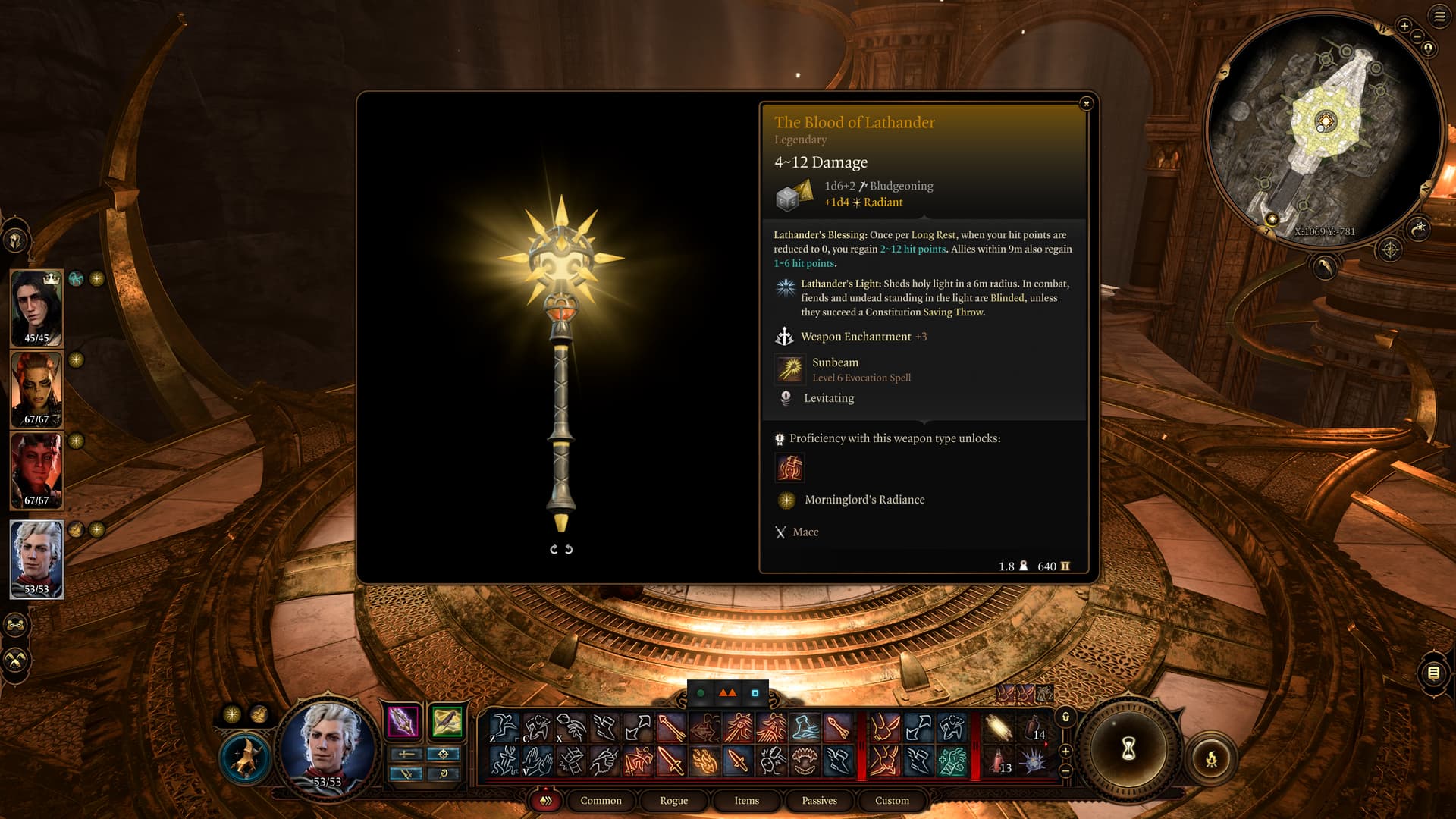1456x819 pixels.
Task: Select the Items hotbar tab
Action: point(746,801)
